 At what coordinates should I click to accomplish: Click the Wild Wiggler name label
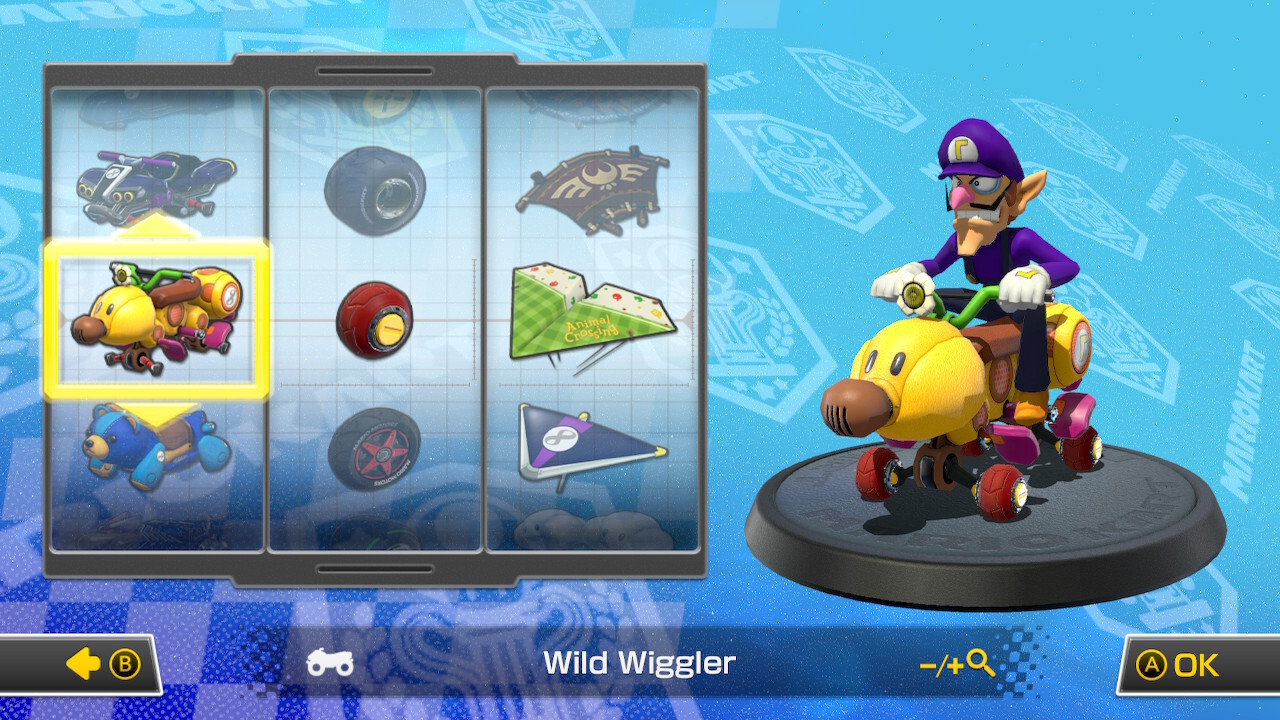tap(640, 663)
